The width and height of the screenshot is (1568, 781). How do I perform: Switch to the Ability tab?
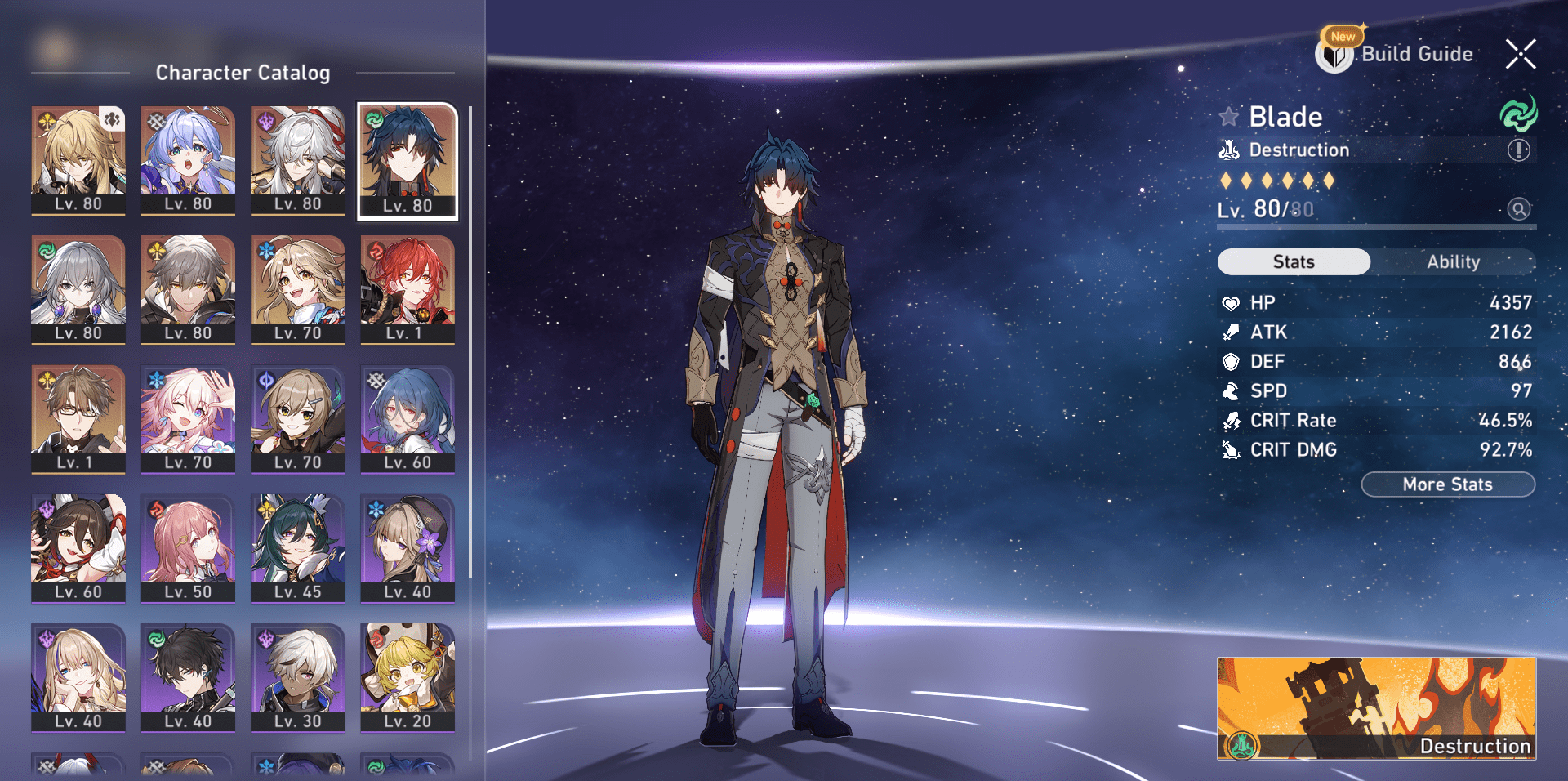[1454, 262]
